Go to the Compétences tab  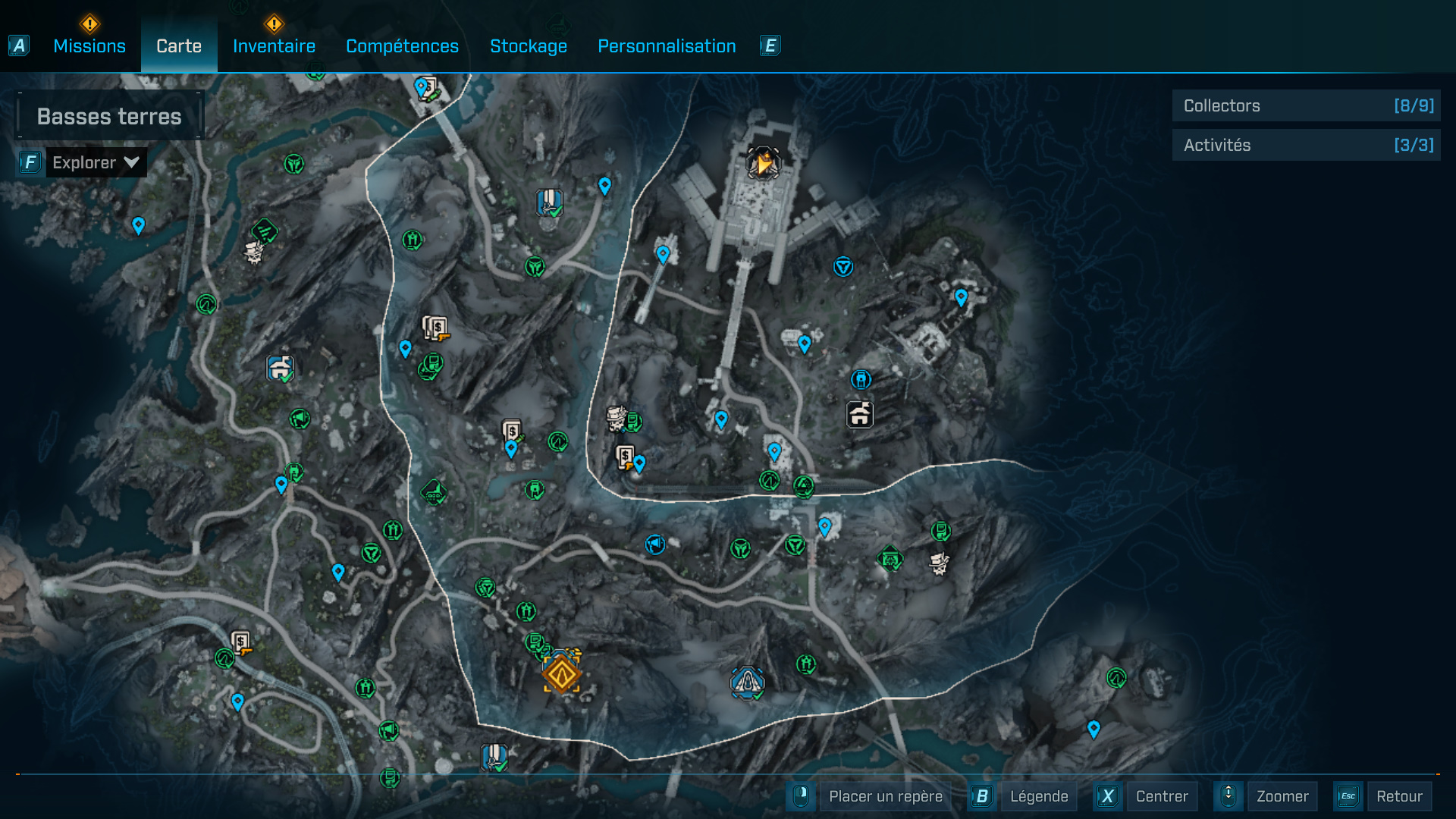[x=402, y=46]
